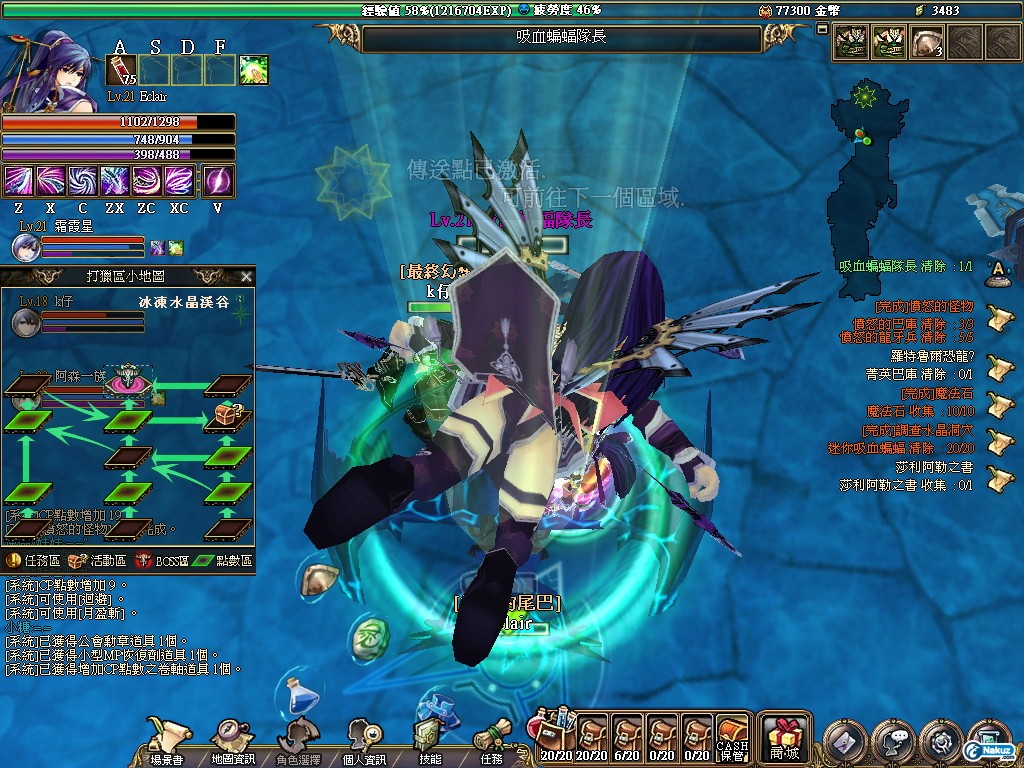The width and height of the screenshot is (1024, 768).
Task: Close the hunting zone minimap panel
Action: pos(246,277)
